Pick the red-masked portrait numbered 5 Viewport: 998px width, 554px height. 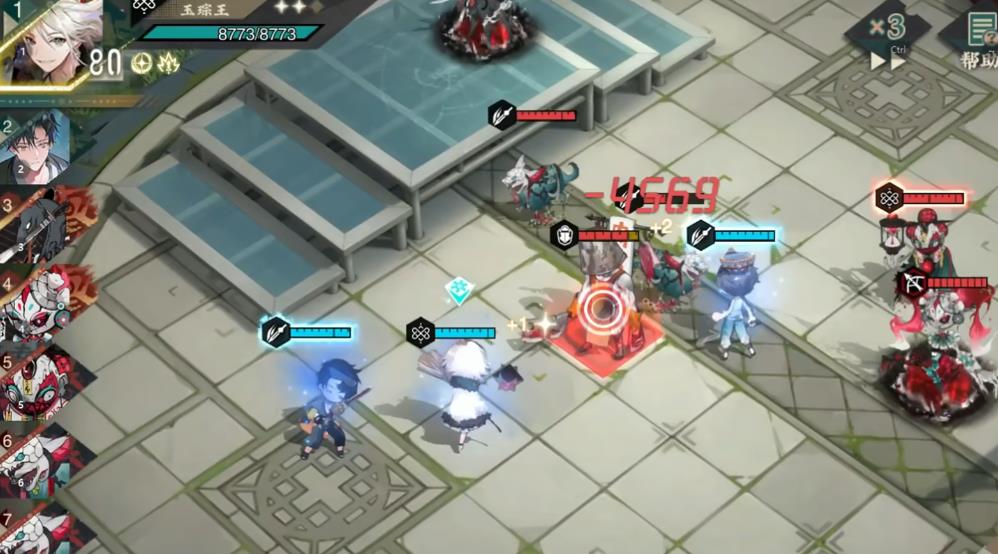coord(40,383)
